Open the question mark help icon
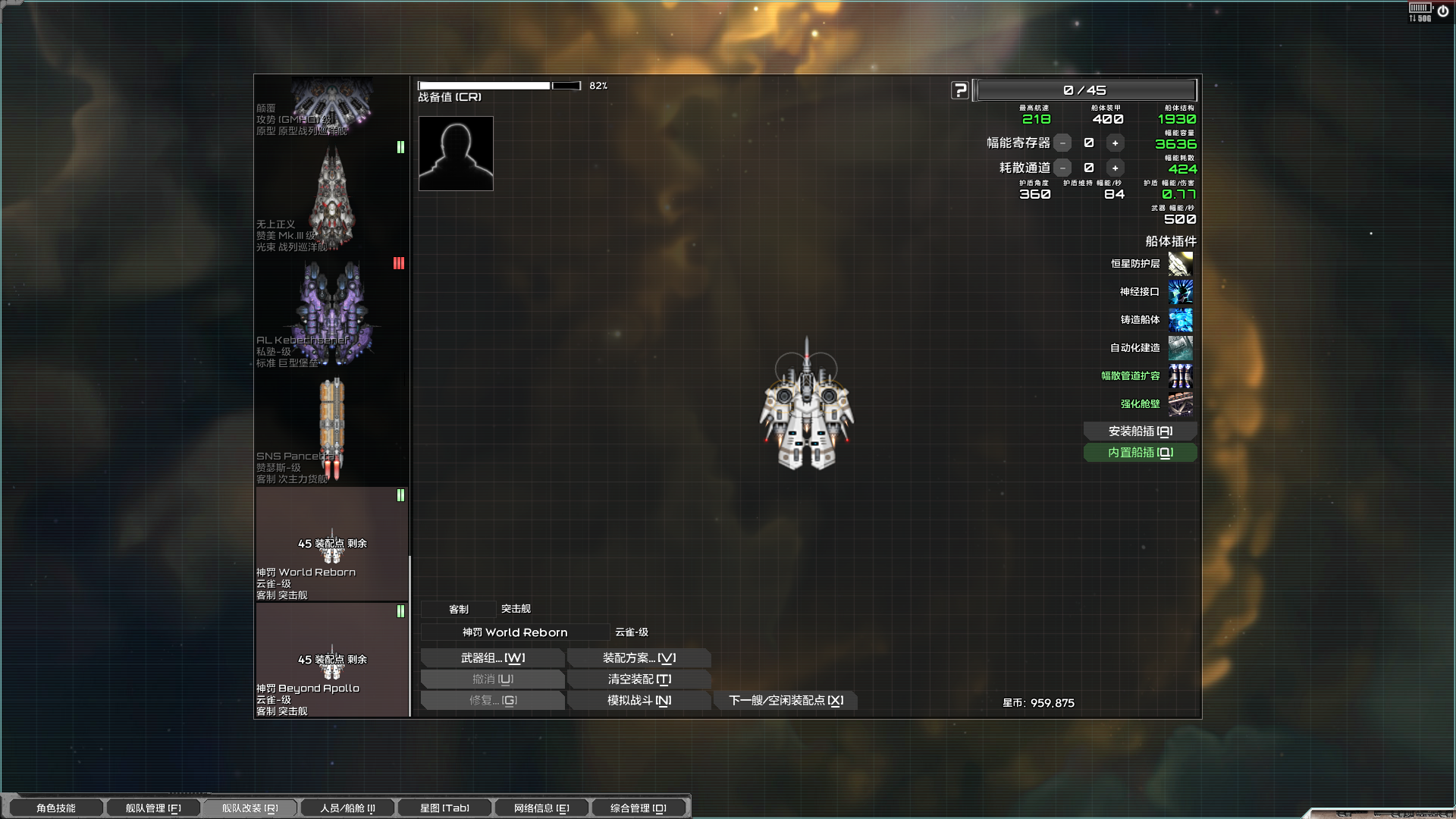 tap(961, 89)
